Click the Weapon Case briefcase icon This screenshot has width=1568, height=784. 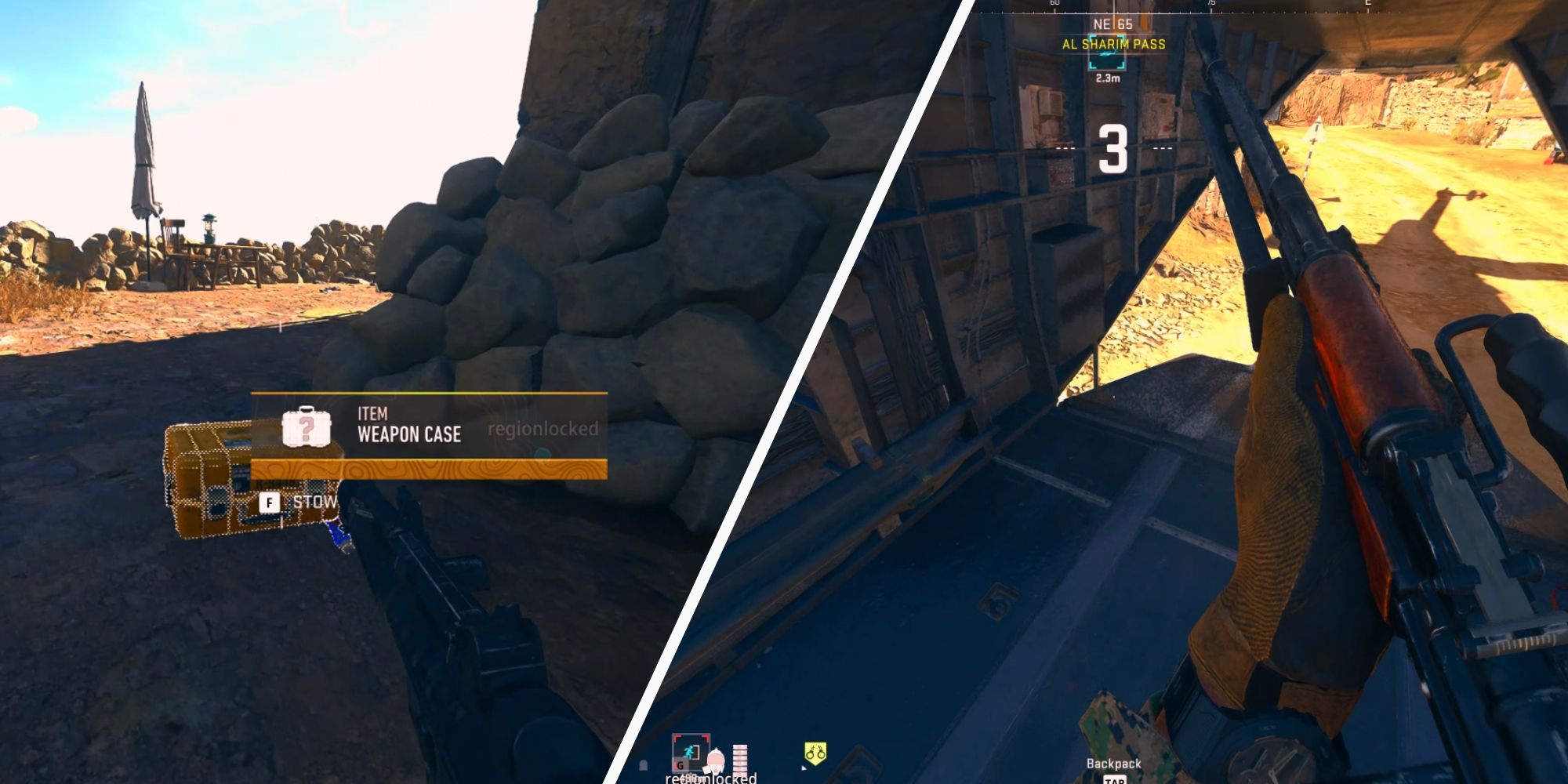click(x=307, y=429)
